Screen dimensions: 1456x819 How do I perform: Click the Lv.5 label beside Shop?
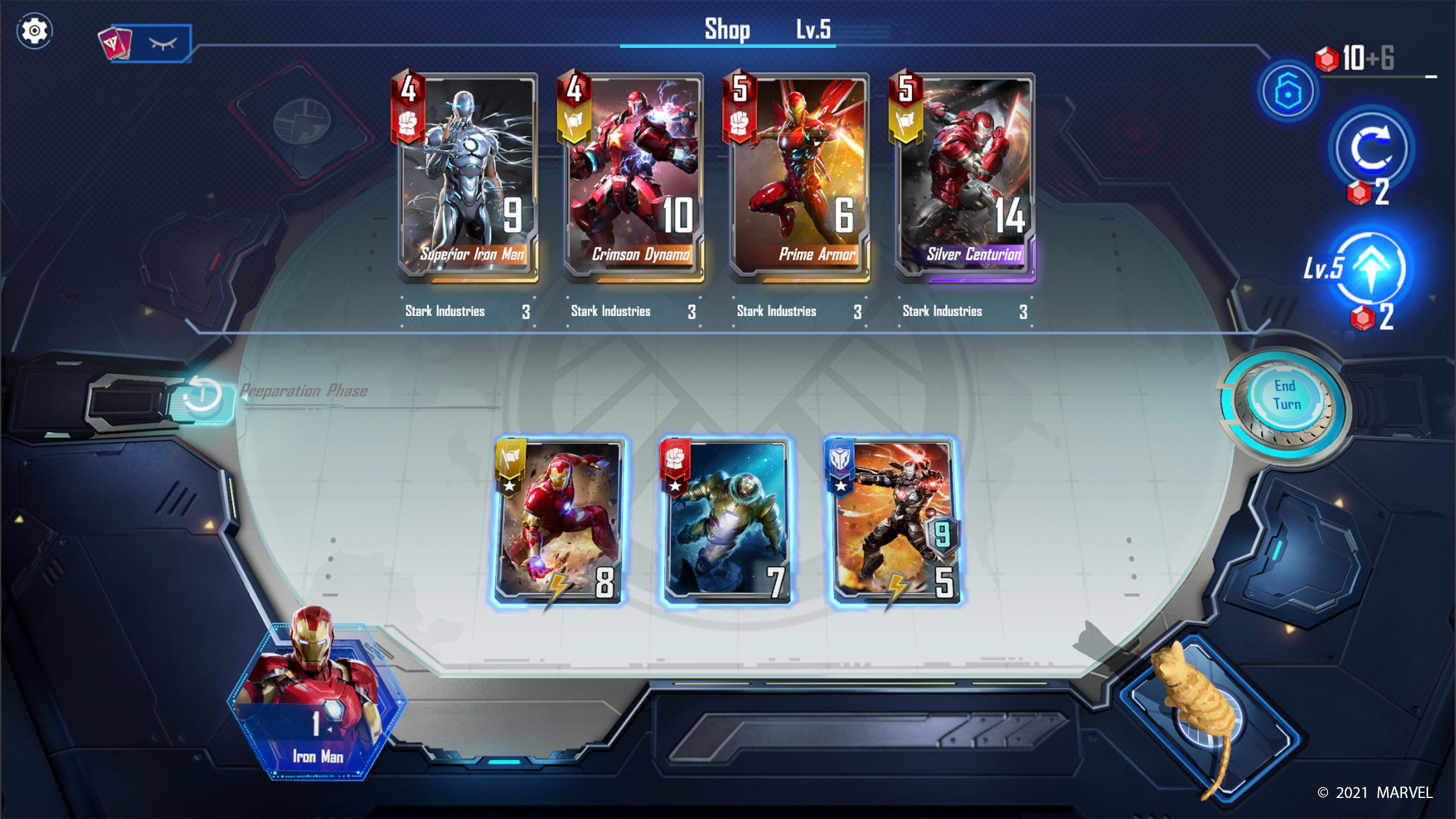(814, 30)
